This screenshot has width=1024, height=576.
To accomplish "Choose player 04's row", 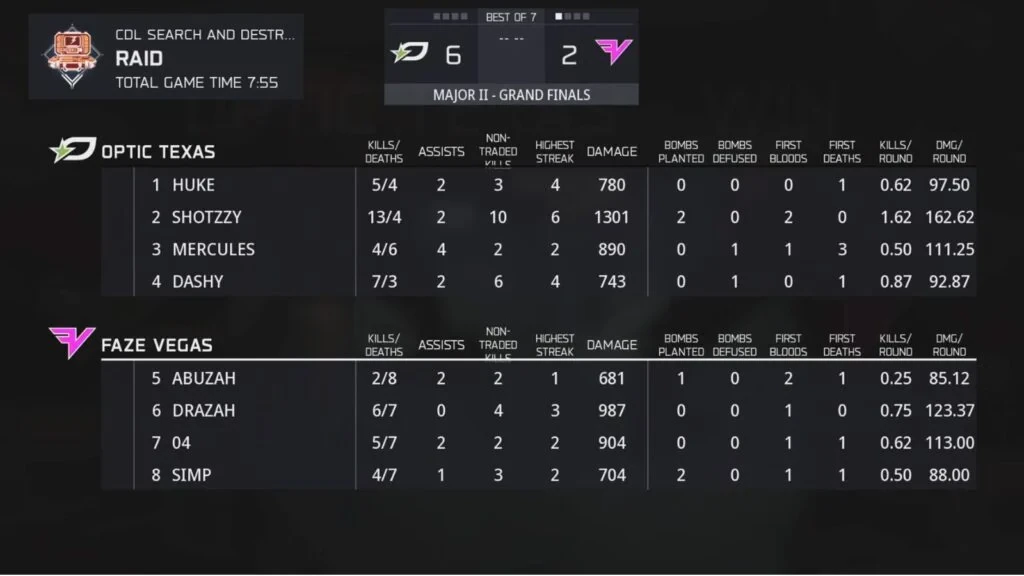I will point(181,443).
